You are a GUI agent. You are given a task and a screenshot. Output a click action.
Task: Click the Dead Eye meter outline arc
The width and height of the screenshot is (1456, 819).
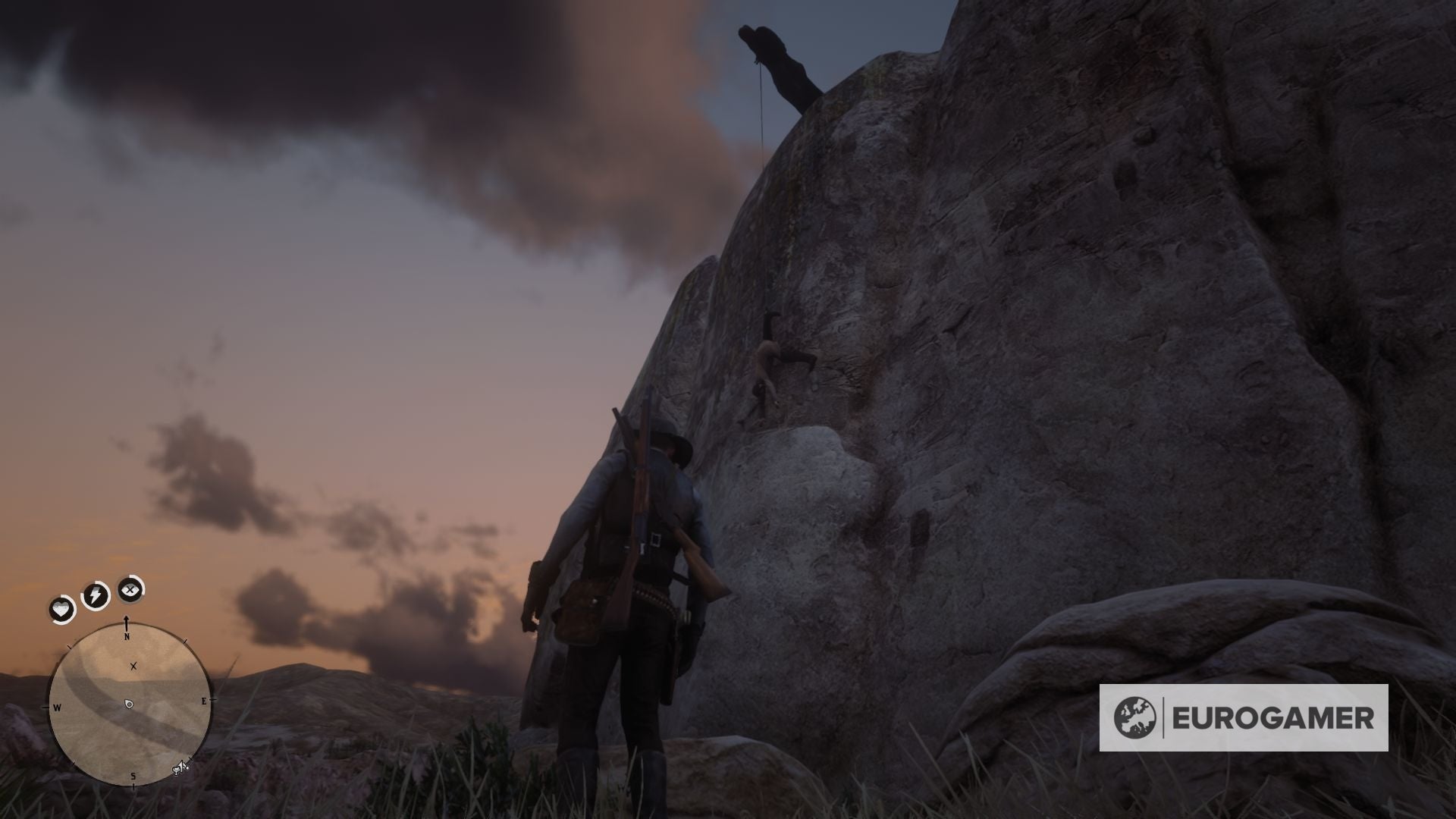click(x=143, y=589)
